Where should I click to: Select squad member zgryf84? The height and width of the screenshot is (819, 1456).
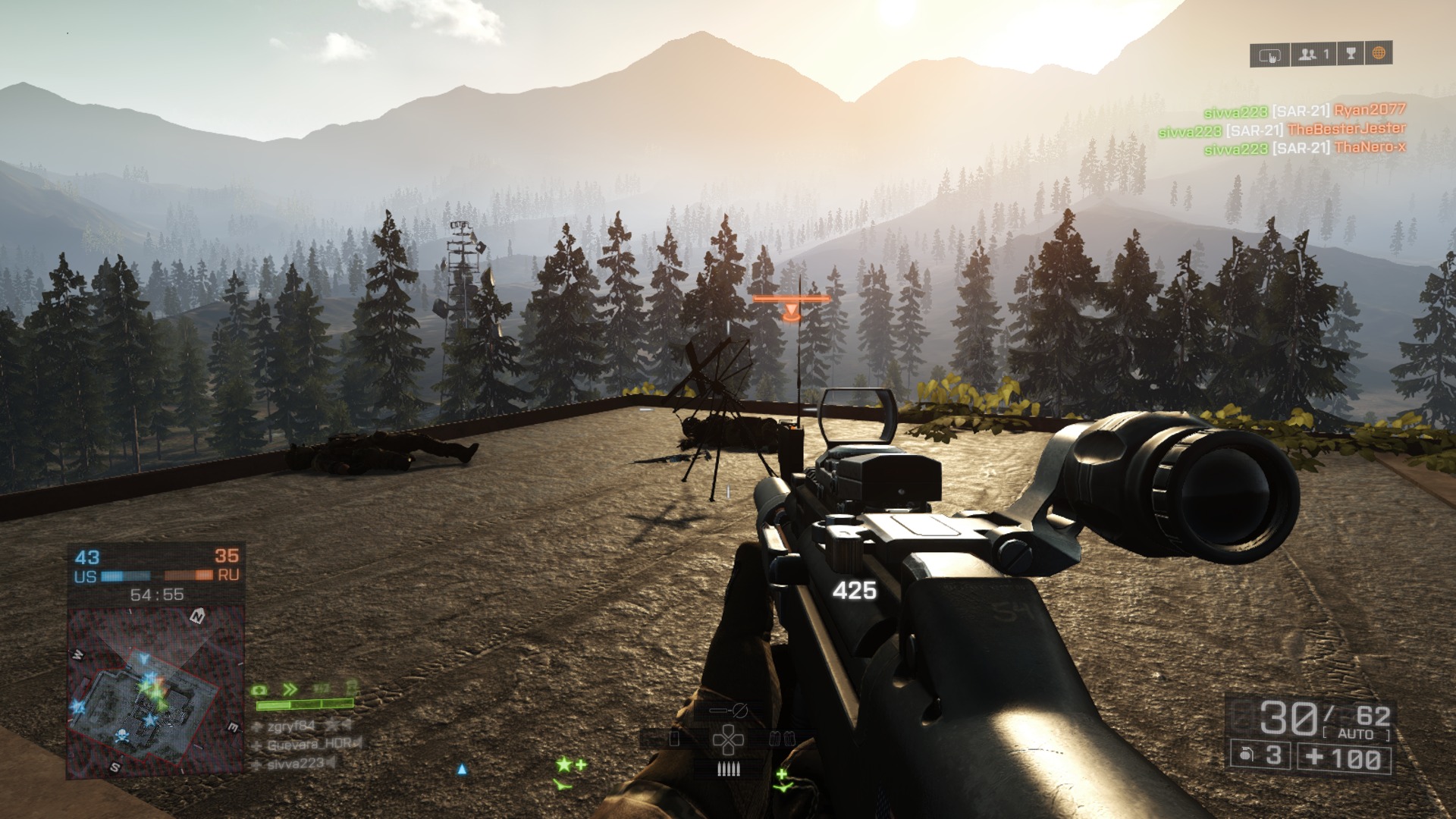(x=291, y=726)
